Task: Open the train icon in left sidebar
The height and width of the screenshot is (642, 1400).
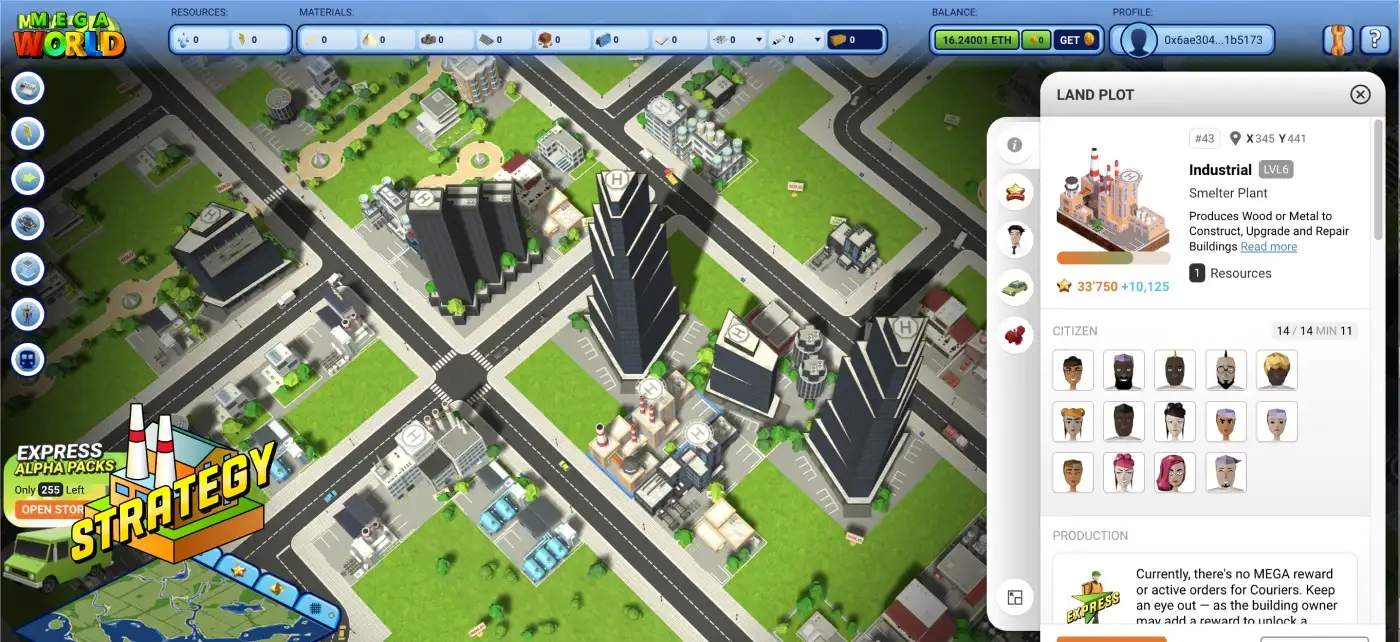Action: [28, 359]
